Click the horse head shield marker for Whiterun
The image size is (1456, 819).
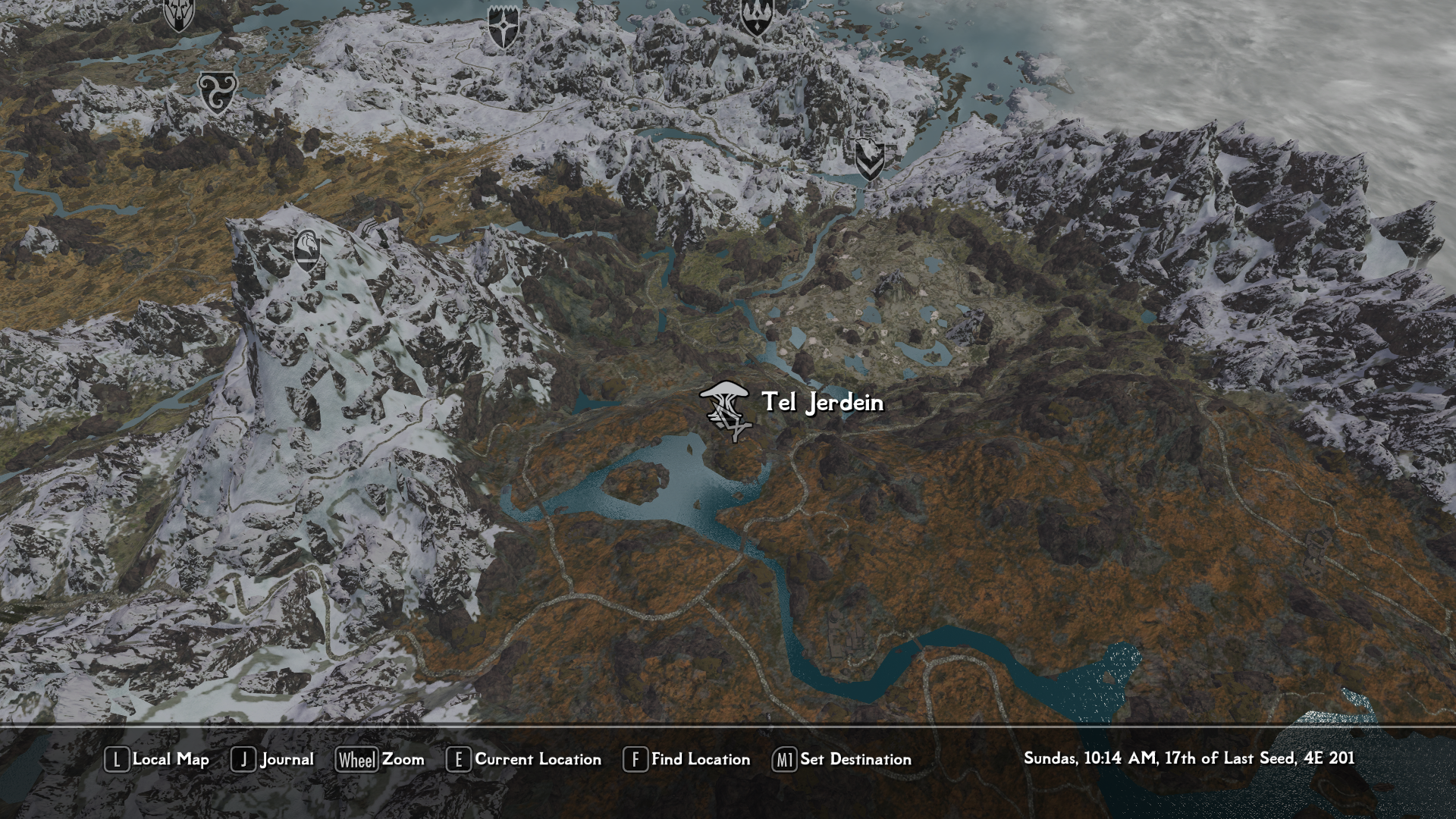point(306,250)
